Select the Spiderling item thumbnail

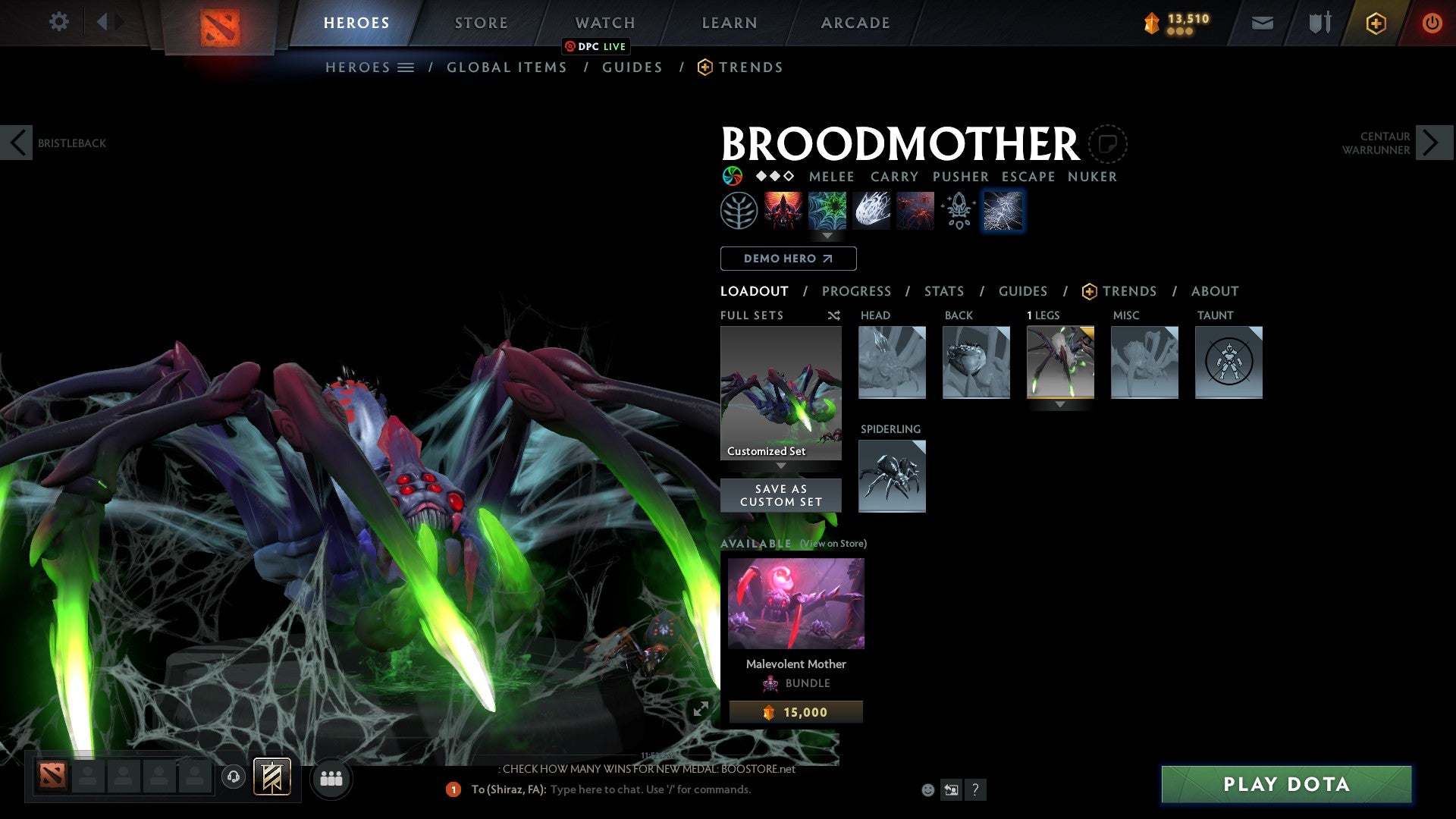pos(892,476)
